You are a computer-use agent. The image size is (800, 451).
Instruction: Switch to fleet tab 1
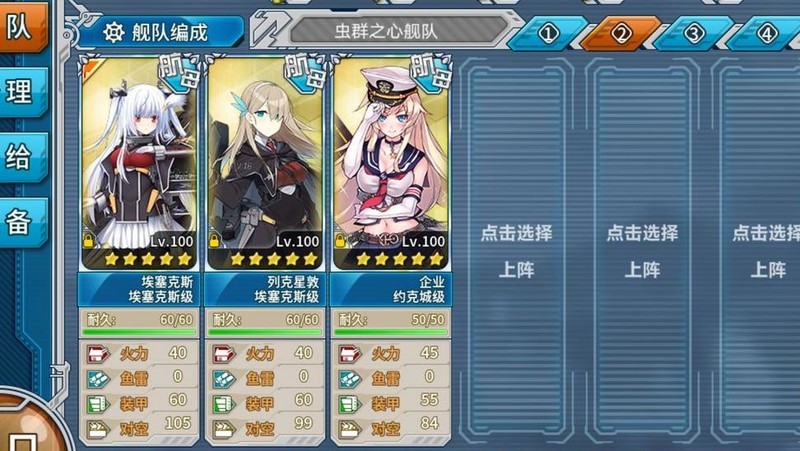(x=547, y=33)
